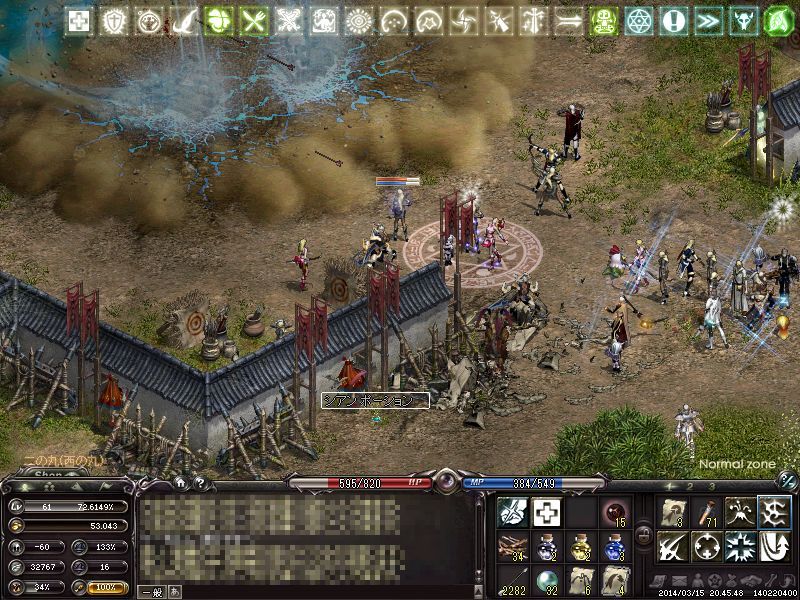Use the dark red orb item

(x=613, y=512)
